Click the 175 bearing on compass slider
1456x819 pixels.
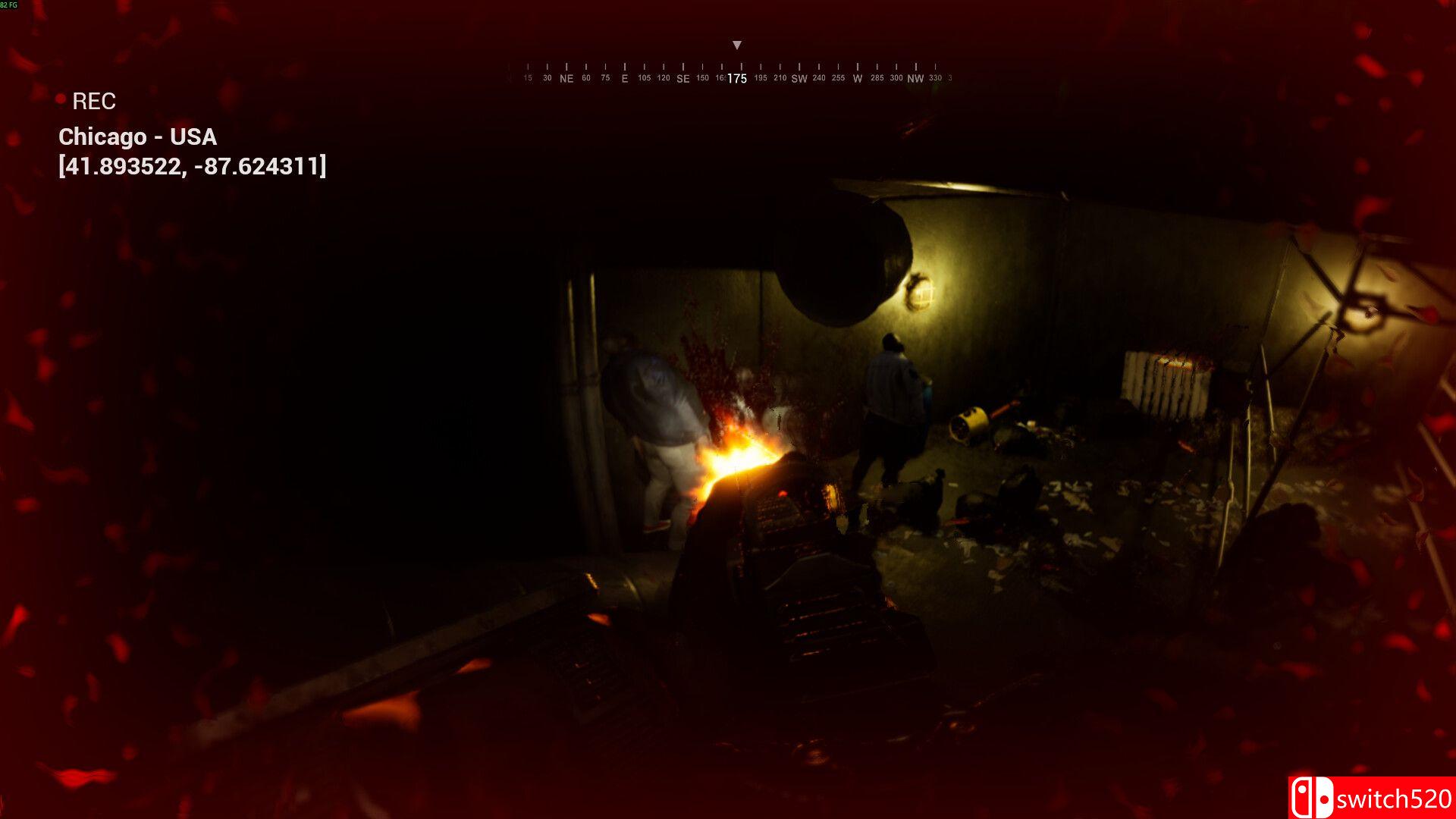point(736,78)
